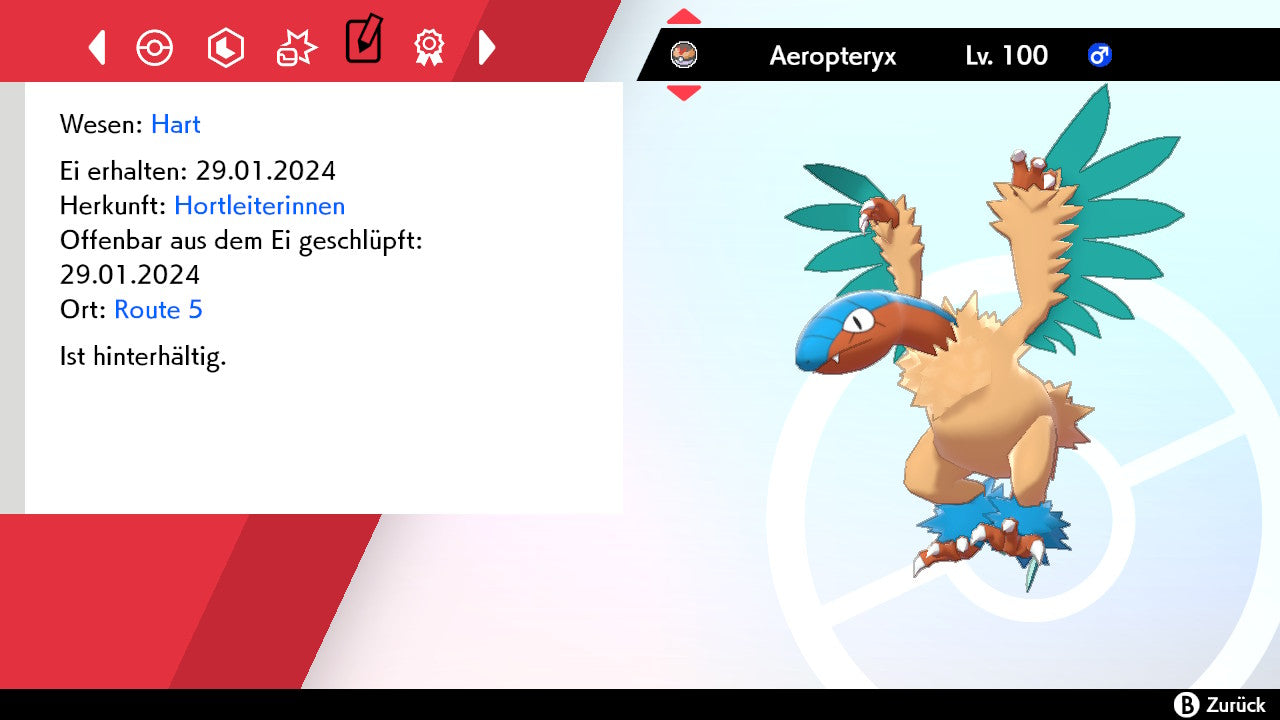Screen dimensions: 1280x720
Task: Go to the previous summary page arrow
Action: coord(97,47)
